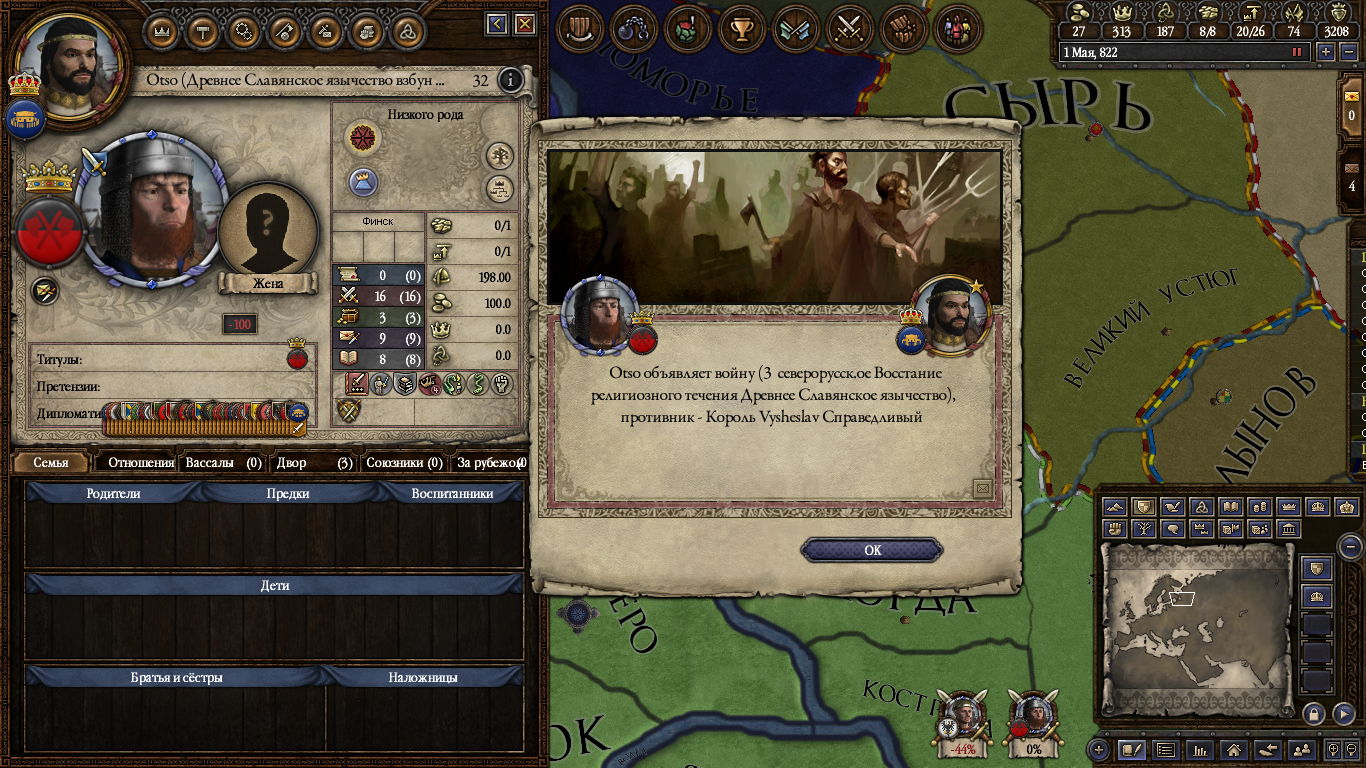1366x768 pixels.
Task: Select the Двор tab
Action: (x=313, y=463)
